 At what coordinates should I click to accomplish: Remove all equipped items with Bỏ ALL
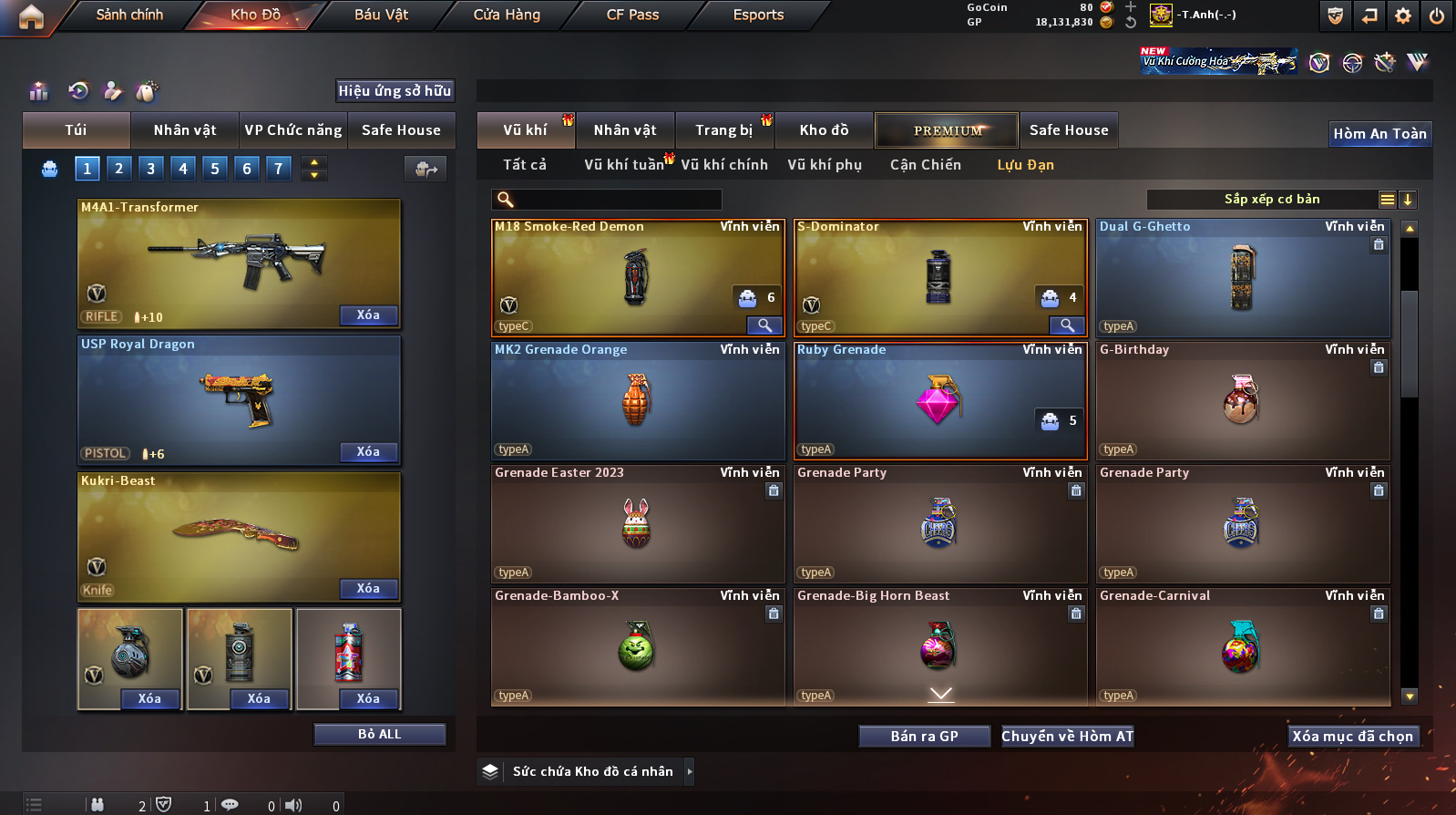pos(379,735)
